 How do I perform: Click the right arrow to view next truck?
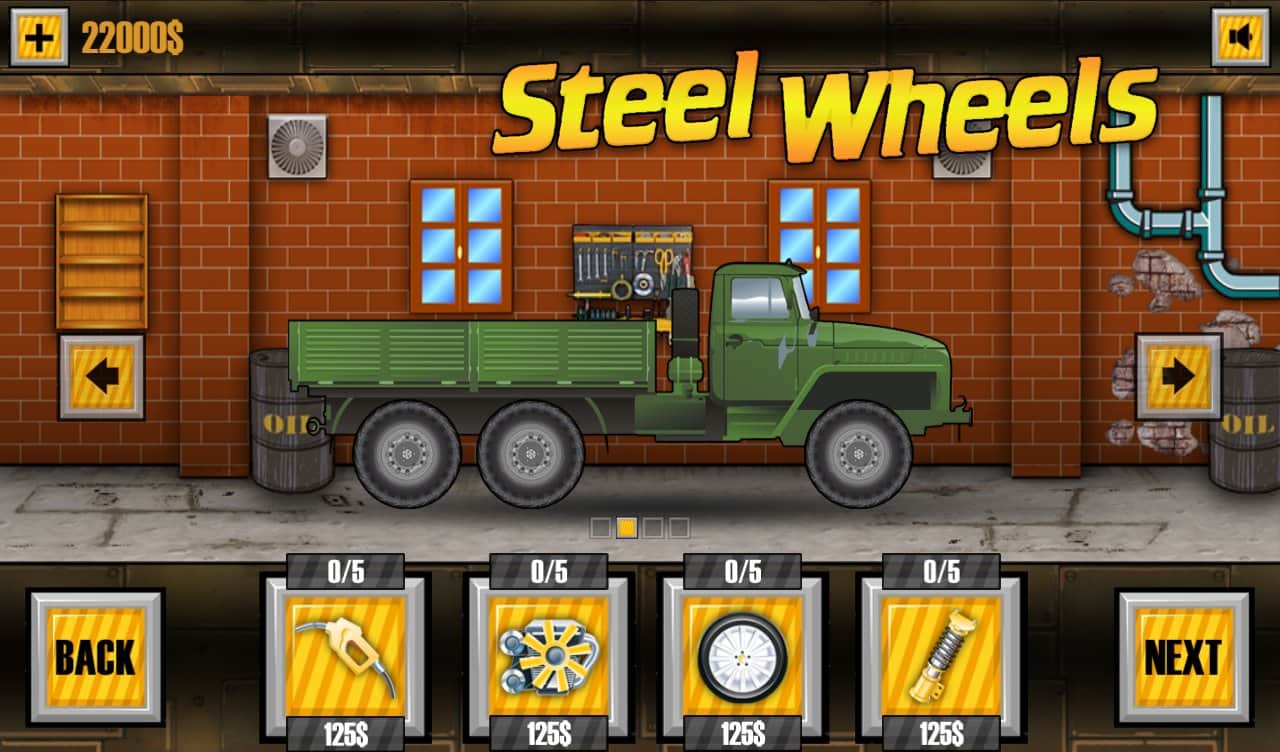pyautogui.click(x=1176, y=377)
